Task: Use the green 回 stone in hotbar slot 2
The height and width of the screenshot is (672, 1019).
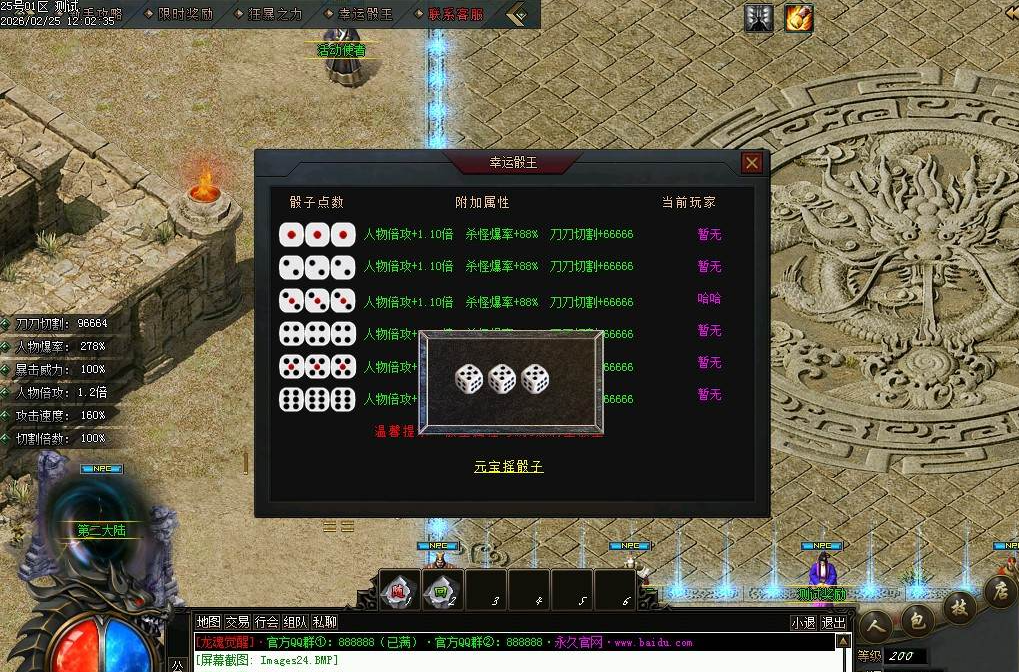Action: (441, 590)
